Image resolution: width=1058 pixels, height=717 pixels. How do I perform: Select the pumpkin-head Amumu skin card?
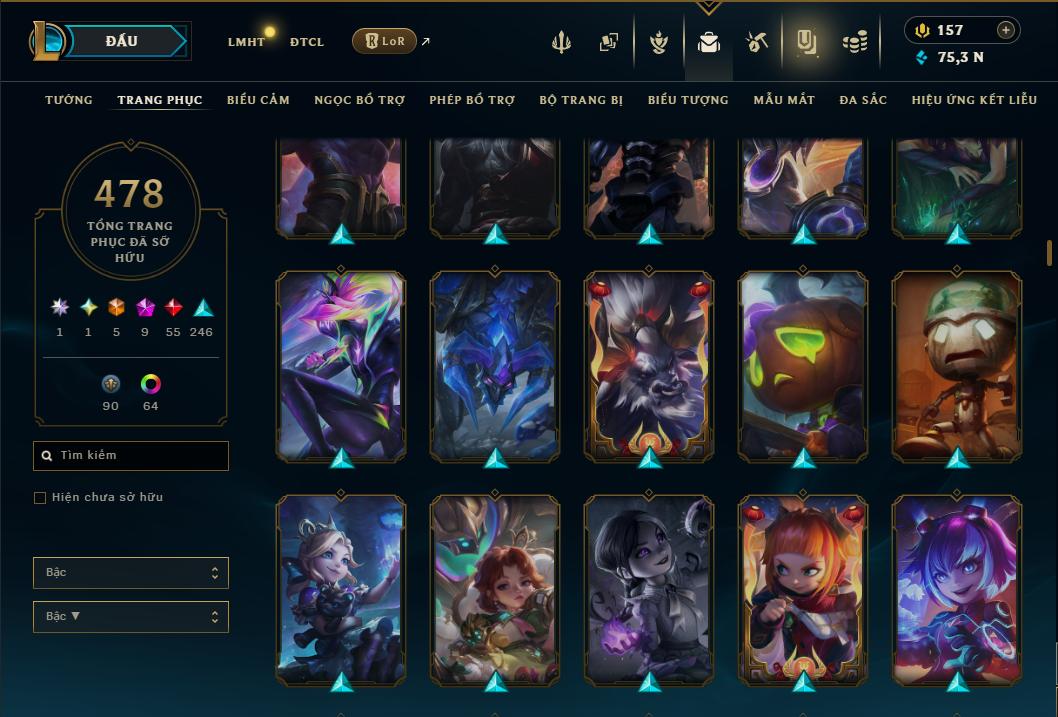[x=803, y=366]
